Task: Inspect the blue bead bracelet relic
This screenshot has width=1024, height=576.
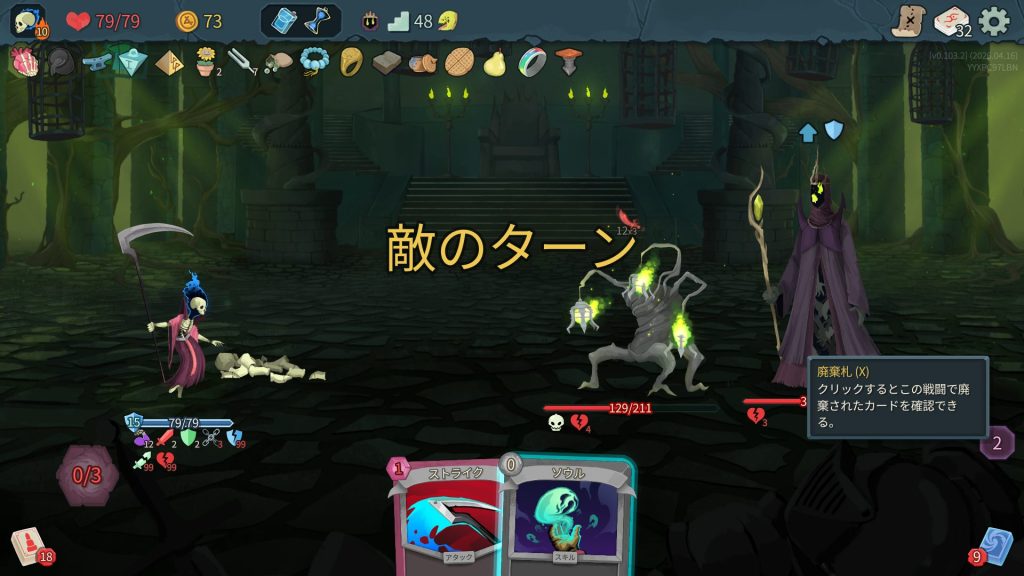Action: pos(314,62)
